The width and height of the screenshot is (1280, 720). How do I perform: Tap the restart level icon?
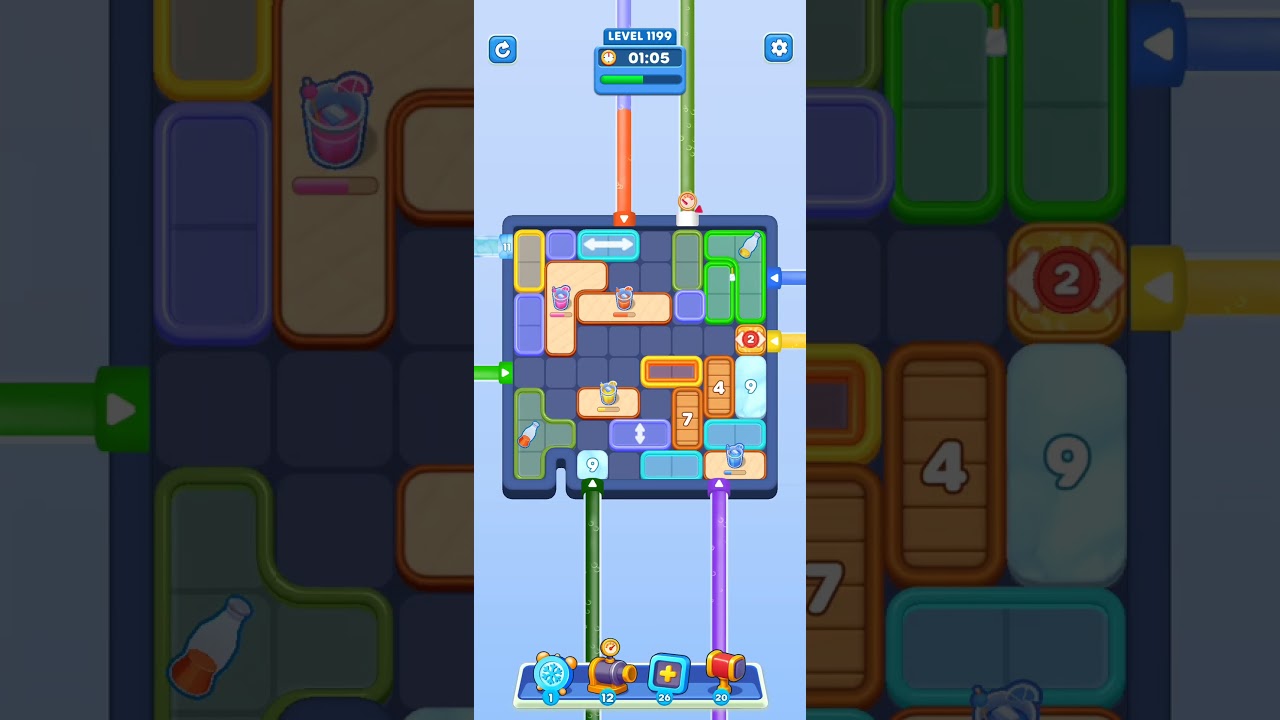click(503, 49)
